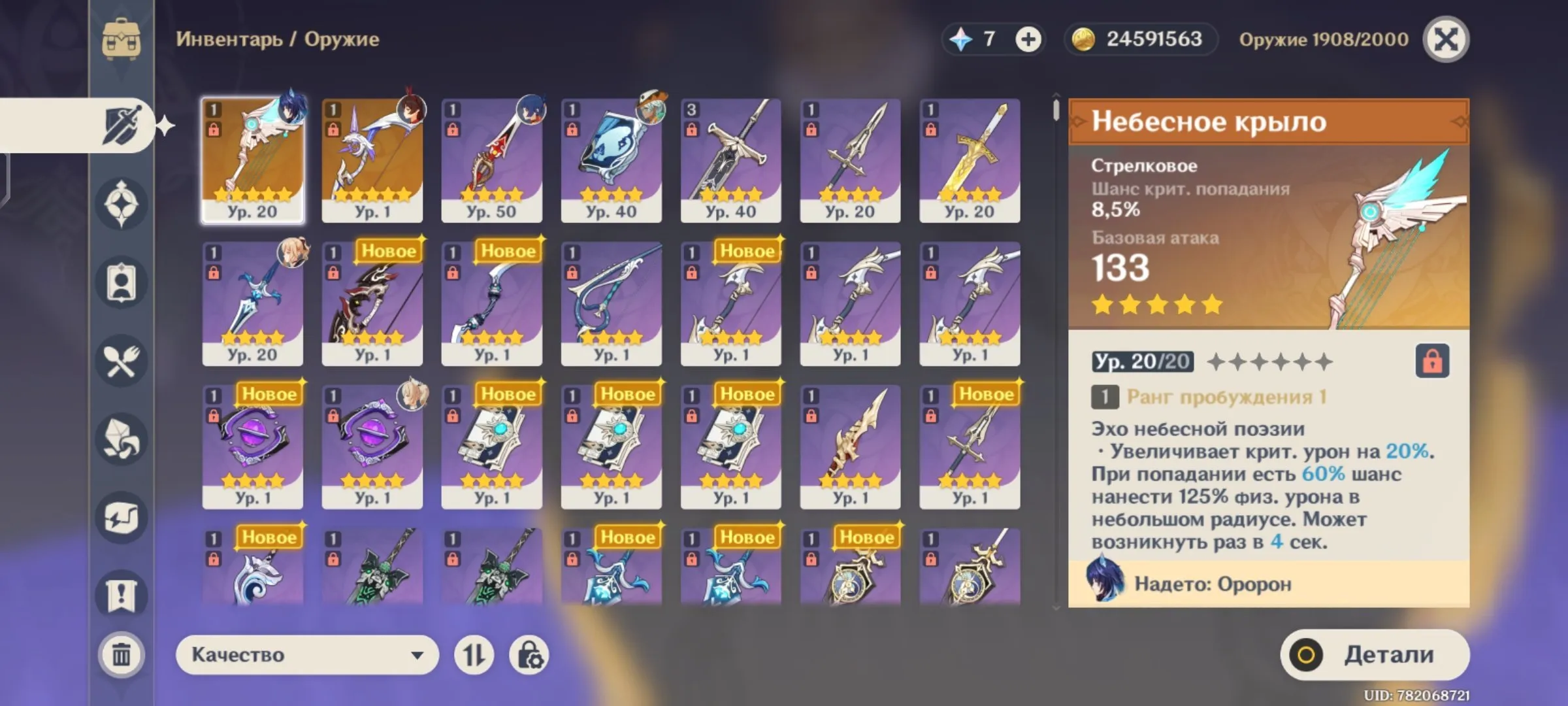Click the plus to buy Primogems
Screen dimensions: 1568x706
pos(1030,39)
